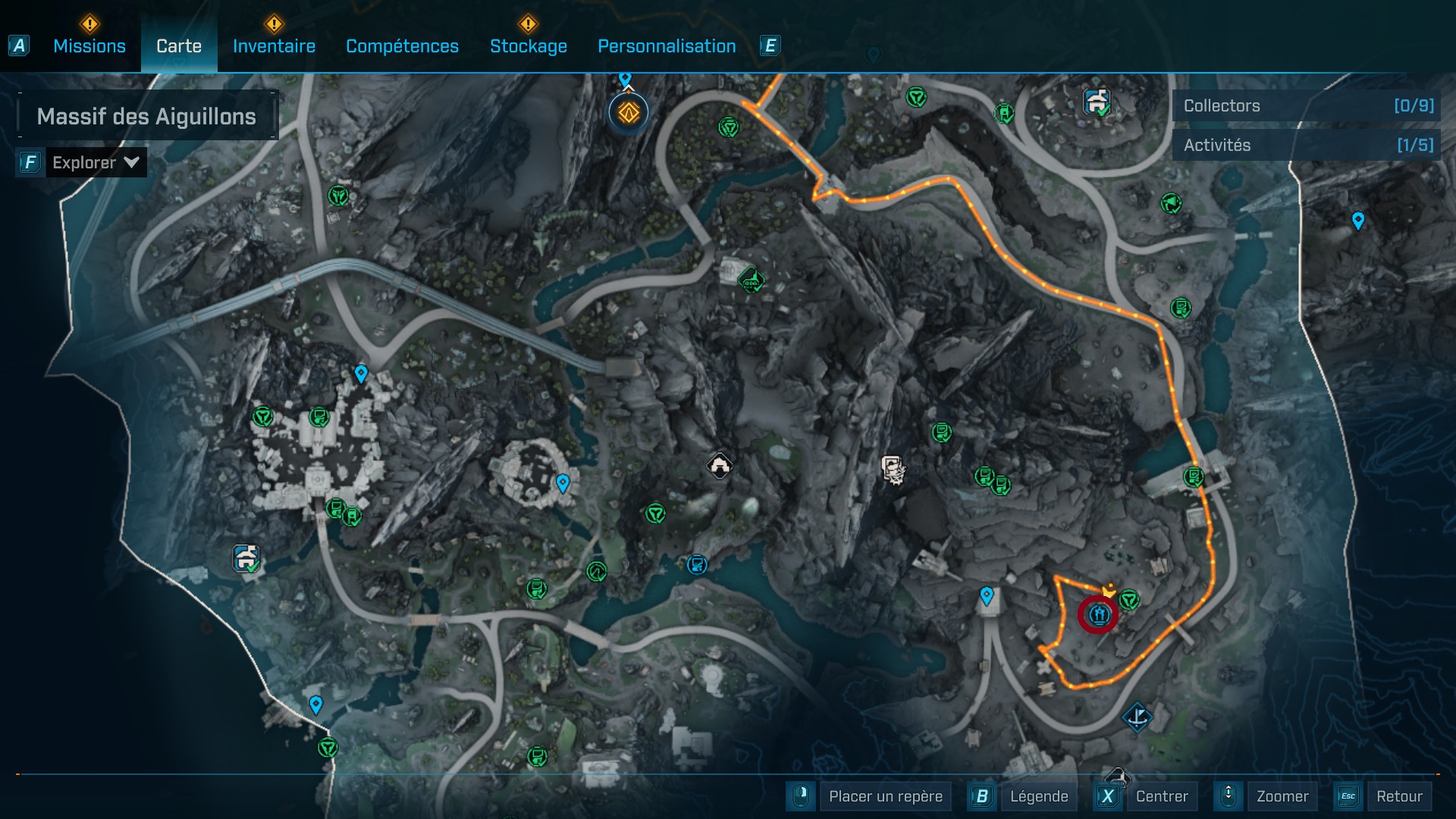Image resolution: width=1456 pixels, height=819 pixels.
Task: Switch to the Missions tab
Action: click(89, 46)
